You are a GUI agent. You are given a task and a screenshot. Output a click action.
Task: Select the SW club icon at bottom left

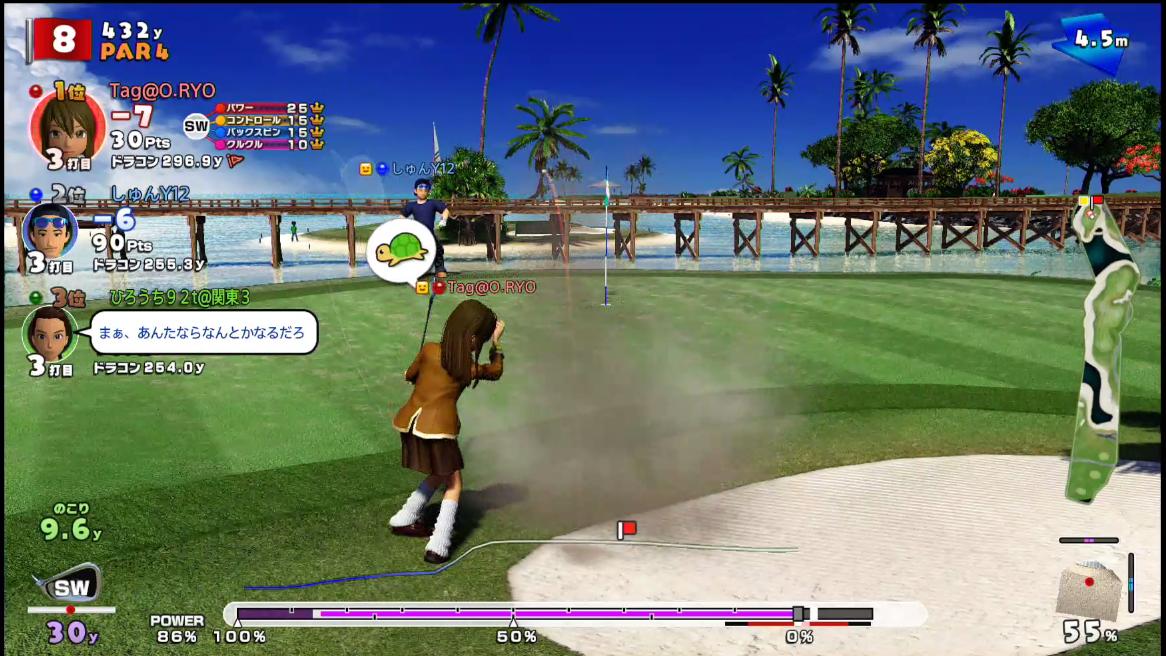pos(70,585)
